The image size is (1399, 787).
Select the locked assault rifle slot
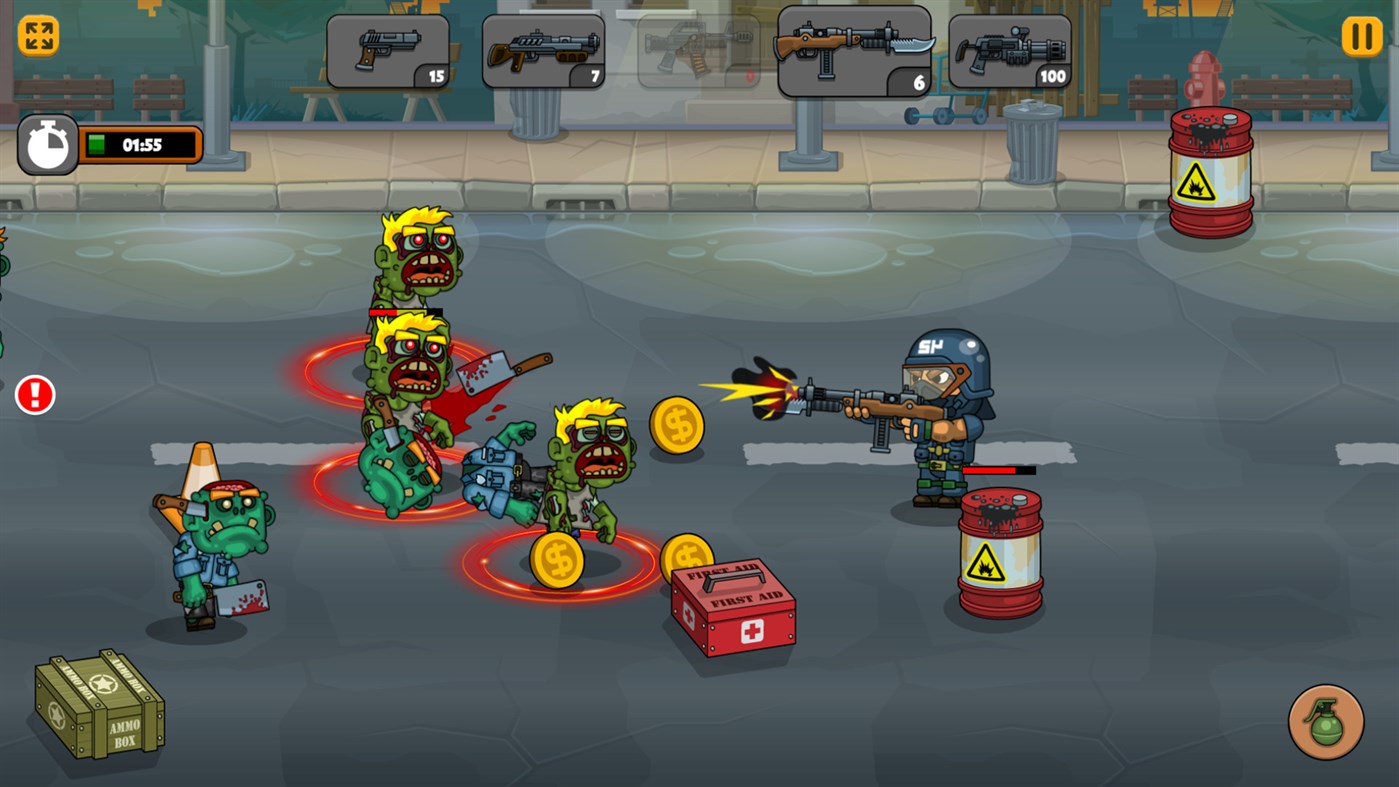698,50
